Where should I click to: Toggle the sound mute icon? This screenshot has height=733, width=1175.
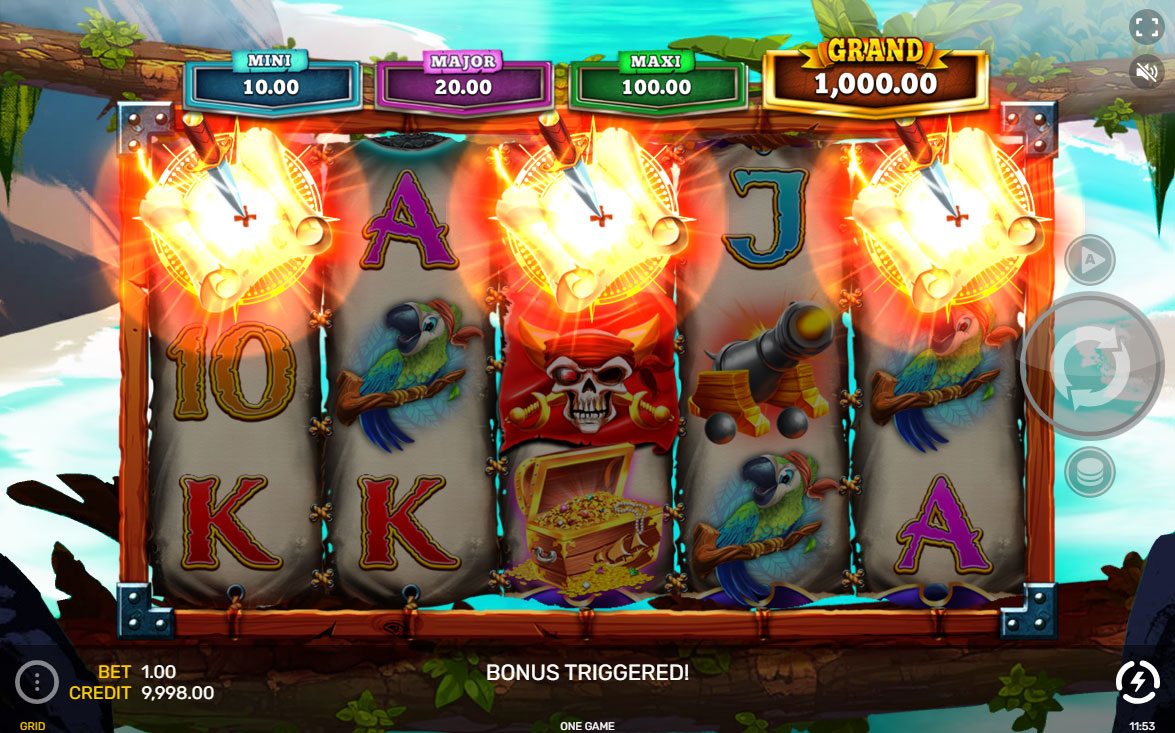[x=1144, y=71]
